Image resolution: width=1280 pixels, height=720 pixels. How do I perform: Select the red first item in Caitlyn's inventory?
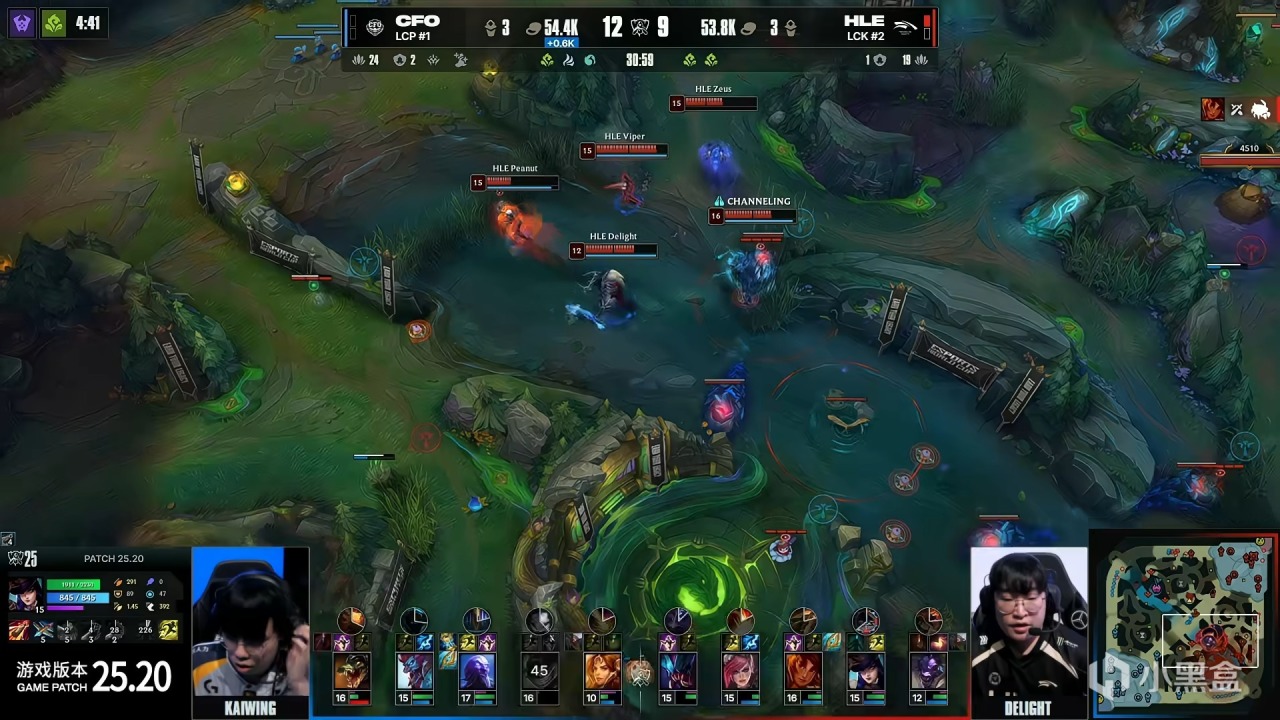click(19, 631)
